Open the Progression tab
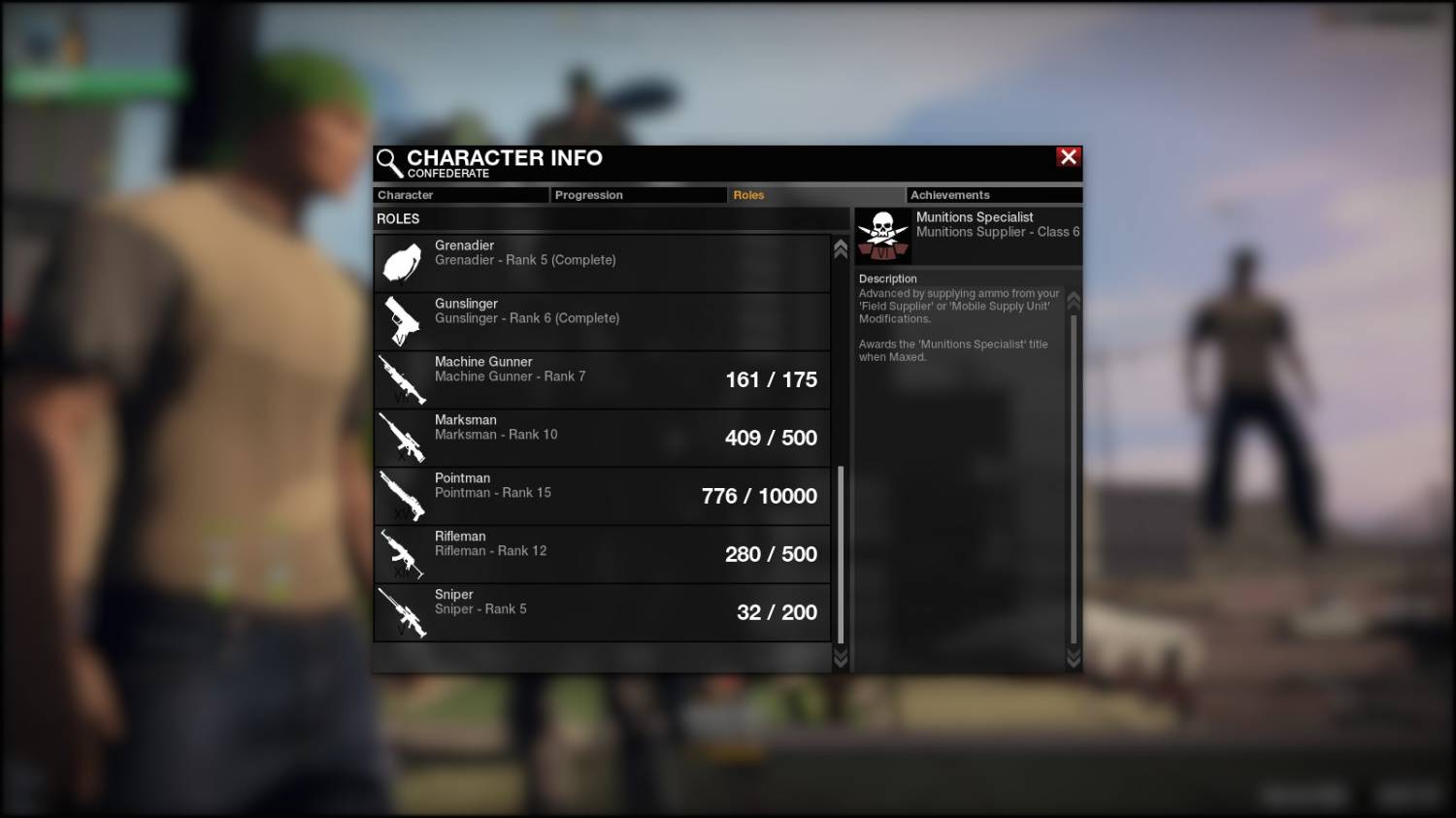The height and width of the screenshot is (818, 1456). click(x=639, y=195)
